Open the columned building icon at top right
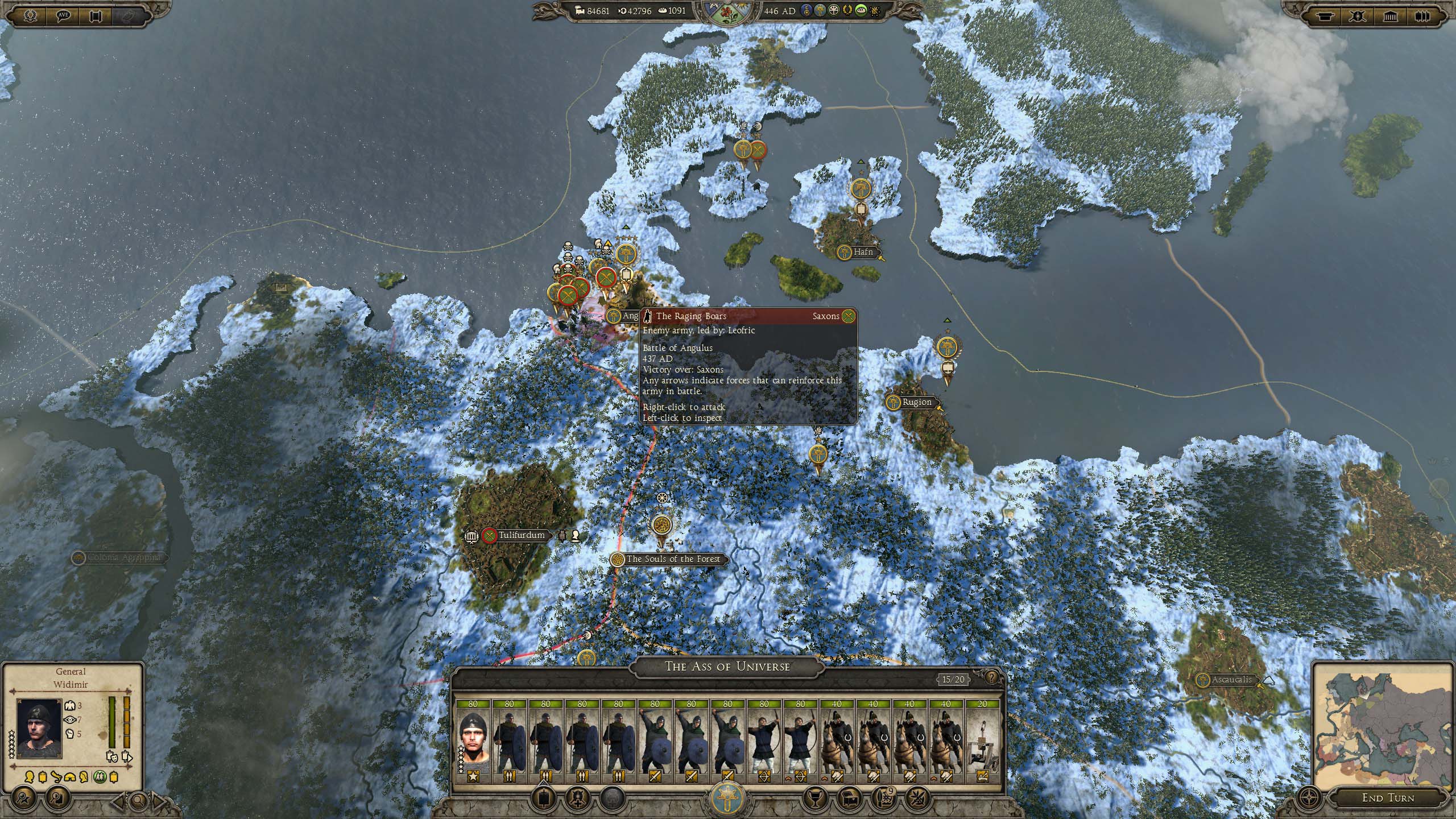1456x819 pixels. click(1390, 16)
